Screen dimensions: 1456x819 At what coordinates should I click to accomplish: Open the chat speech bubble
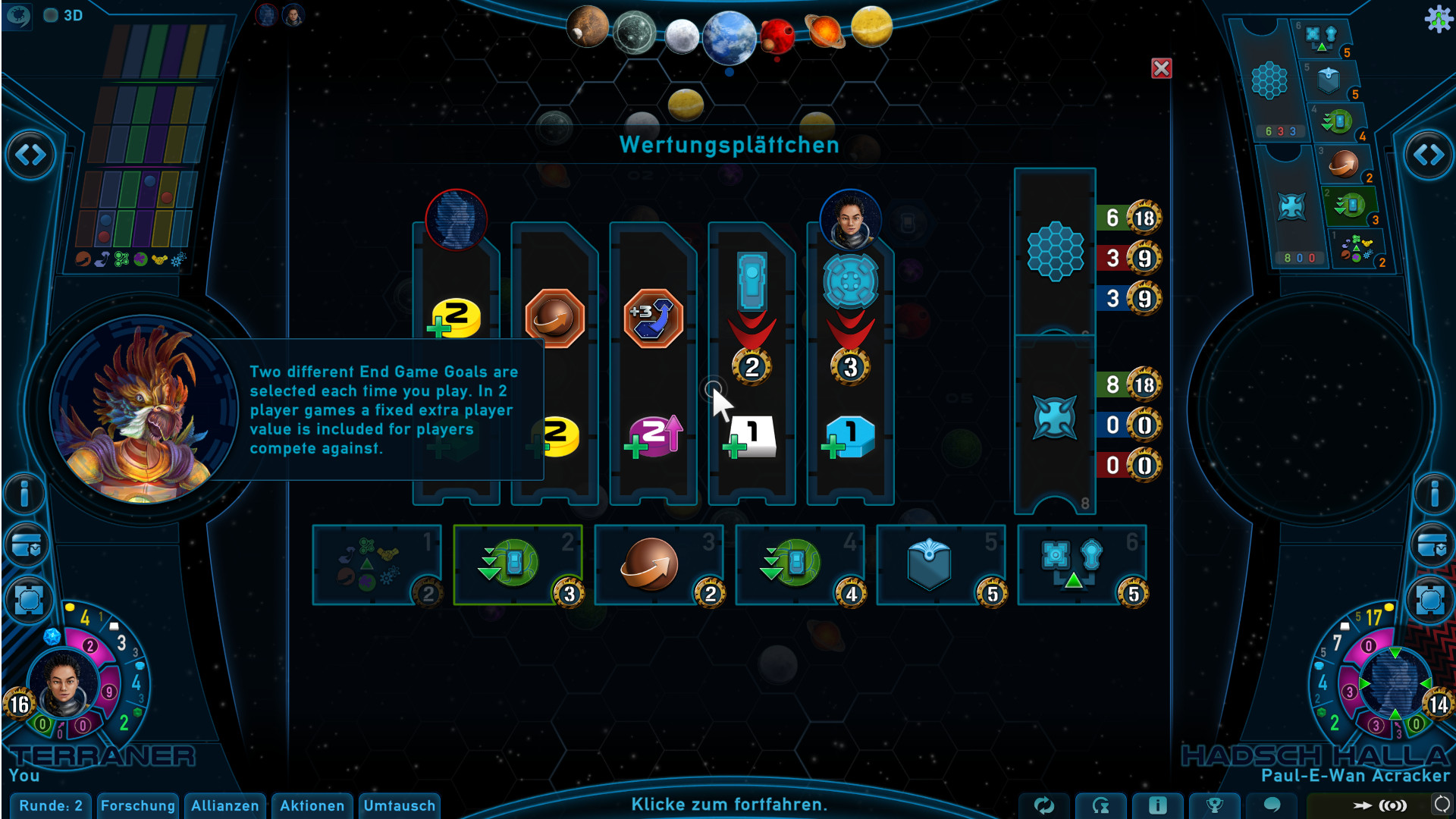[x=1272, y=805]
